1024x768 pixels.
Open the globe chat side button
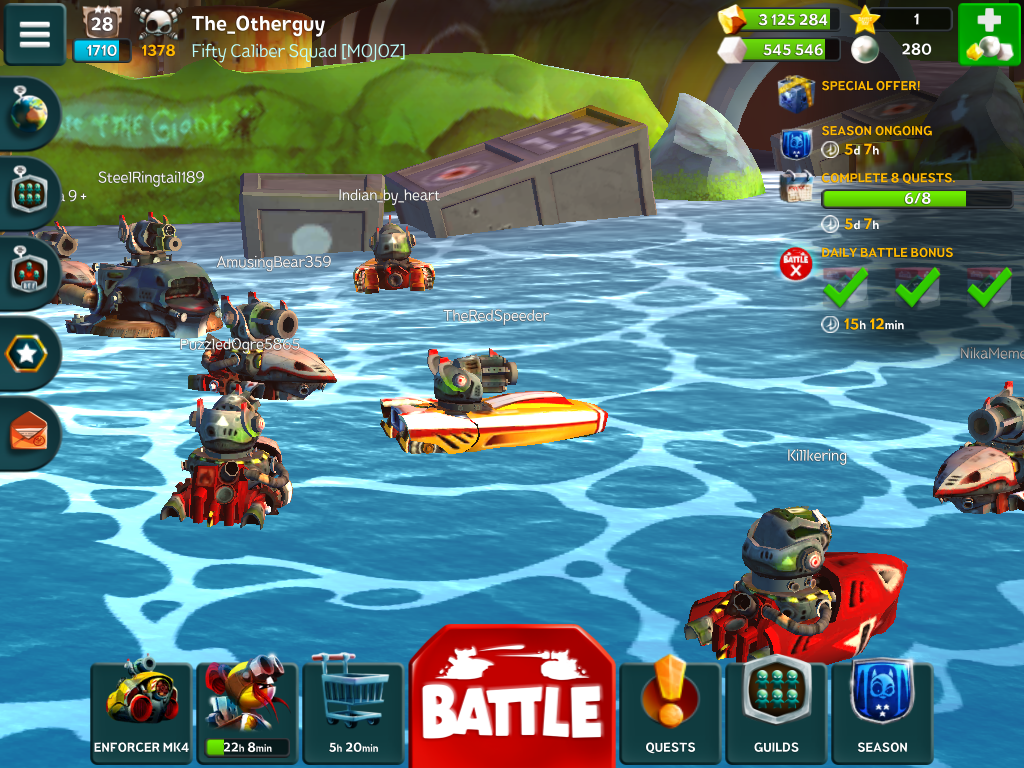(x=28, y=115)
